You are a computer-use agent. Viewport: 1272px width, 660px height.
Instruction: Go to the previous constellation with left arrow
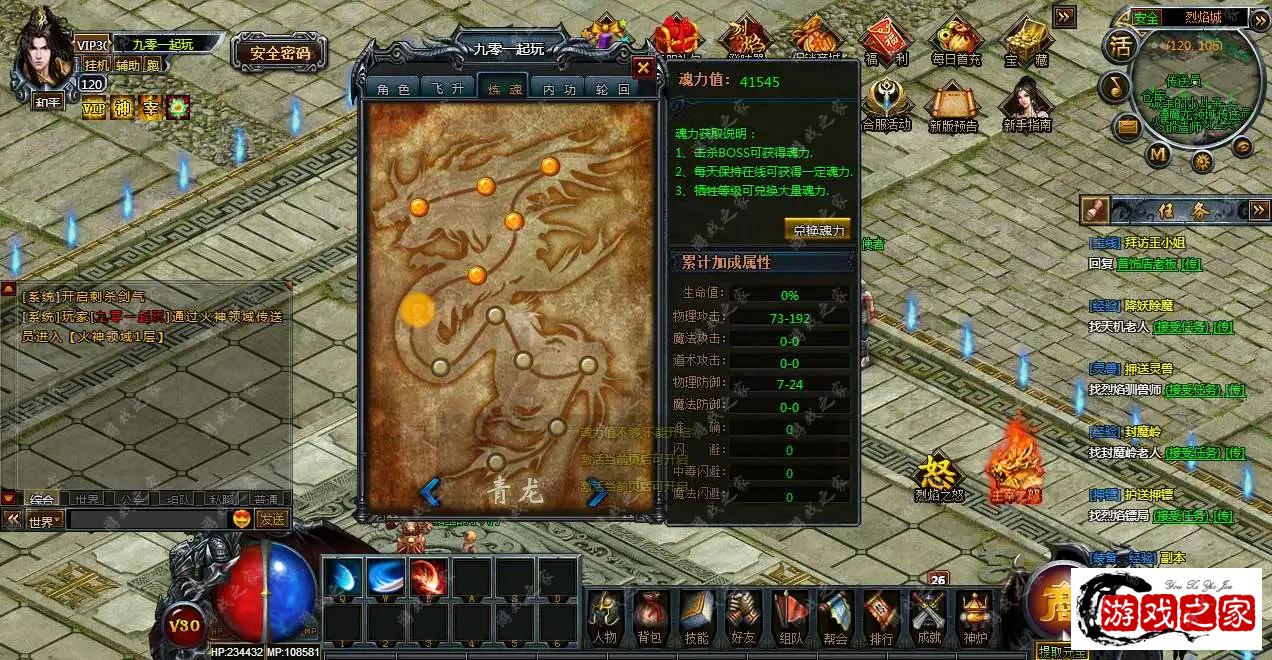[x=430, y=492]
